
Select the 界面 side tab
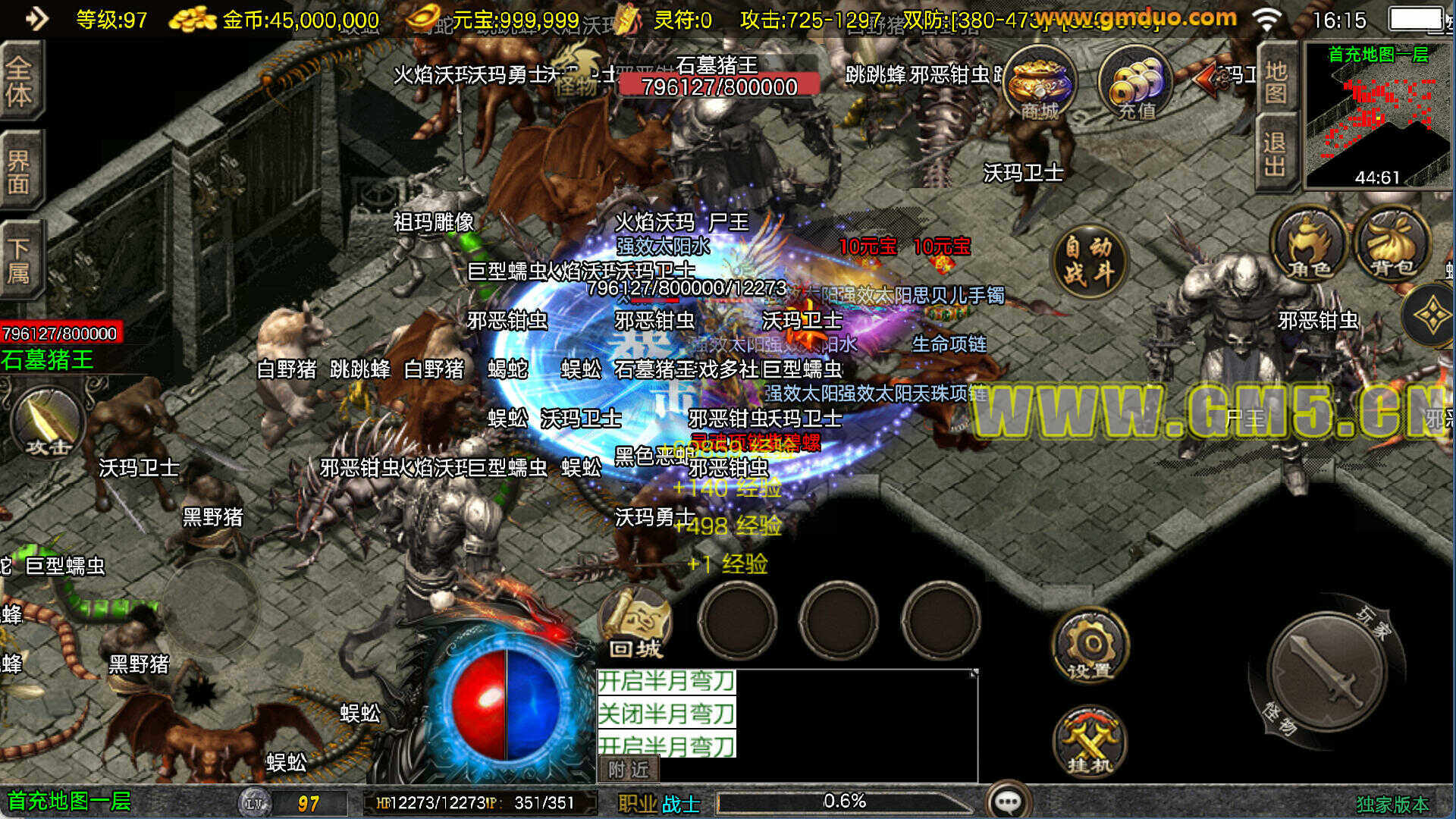point(20,171)
